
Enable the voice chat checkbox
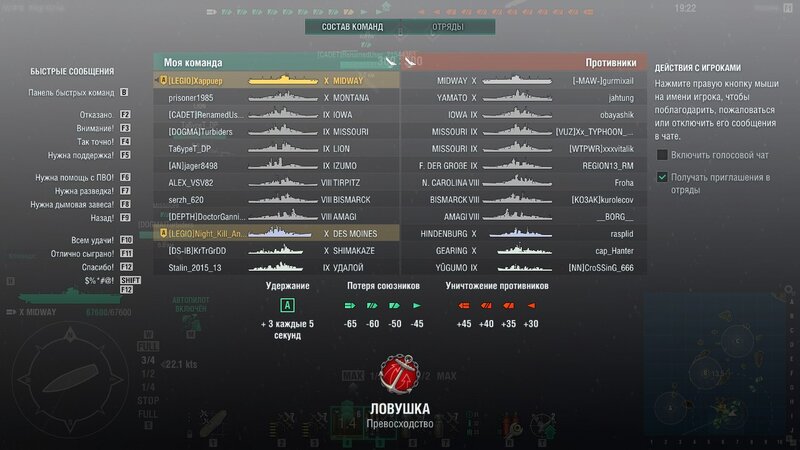click(x=662, y=155)
